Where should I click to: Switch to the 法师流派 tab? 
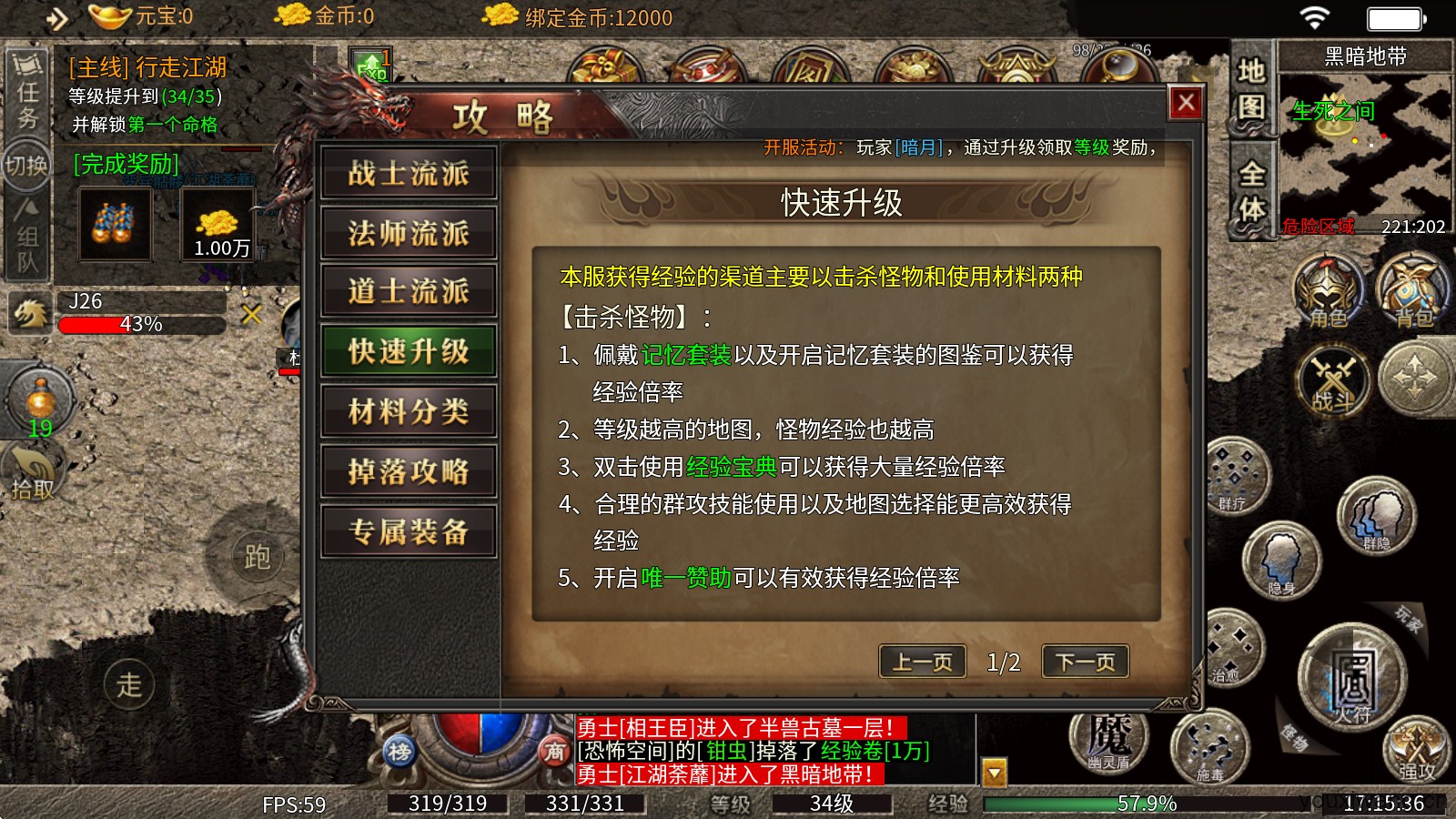(x=408, y=234)
